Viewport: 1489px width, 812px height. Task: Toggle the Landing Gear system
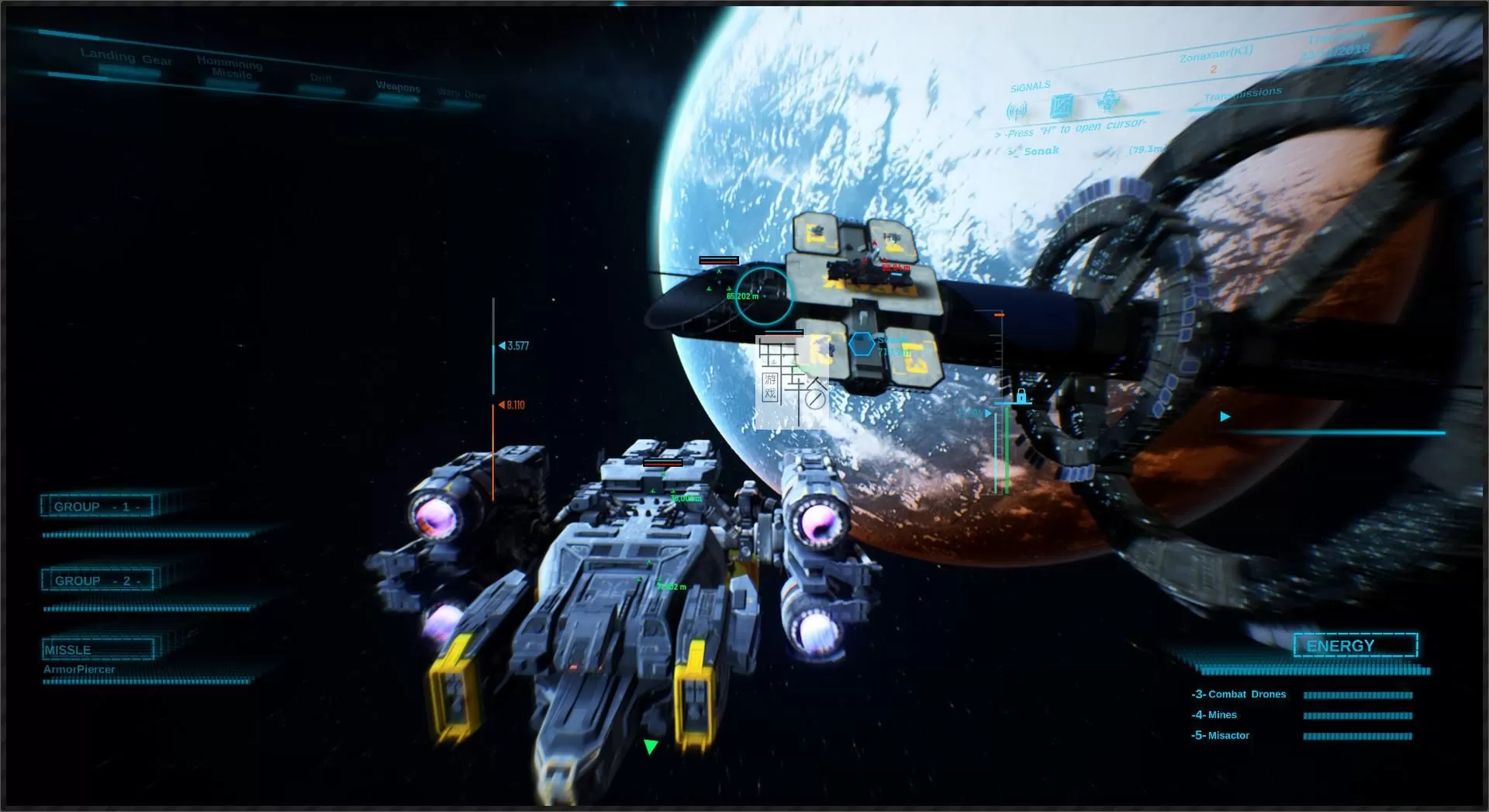click(126, 57)
